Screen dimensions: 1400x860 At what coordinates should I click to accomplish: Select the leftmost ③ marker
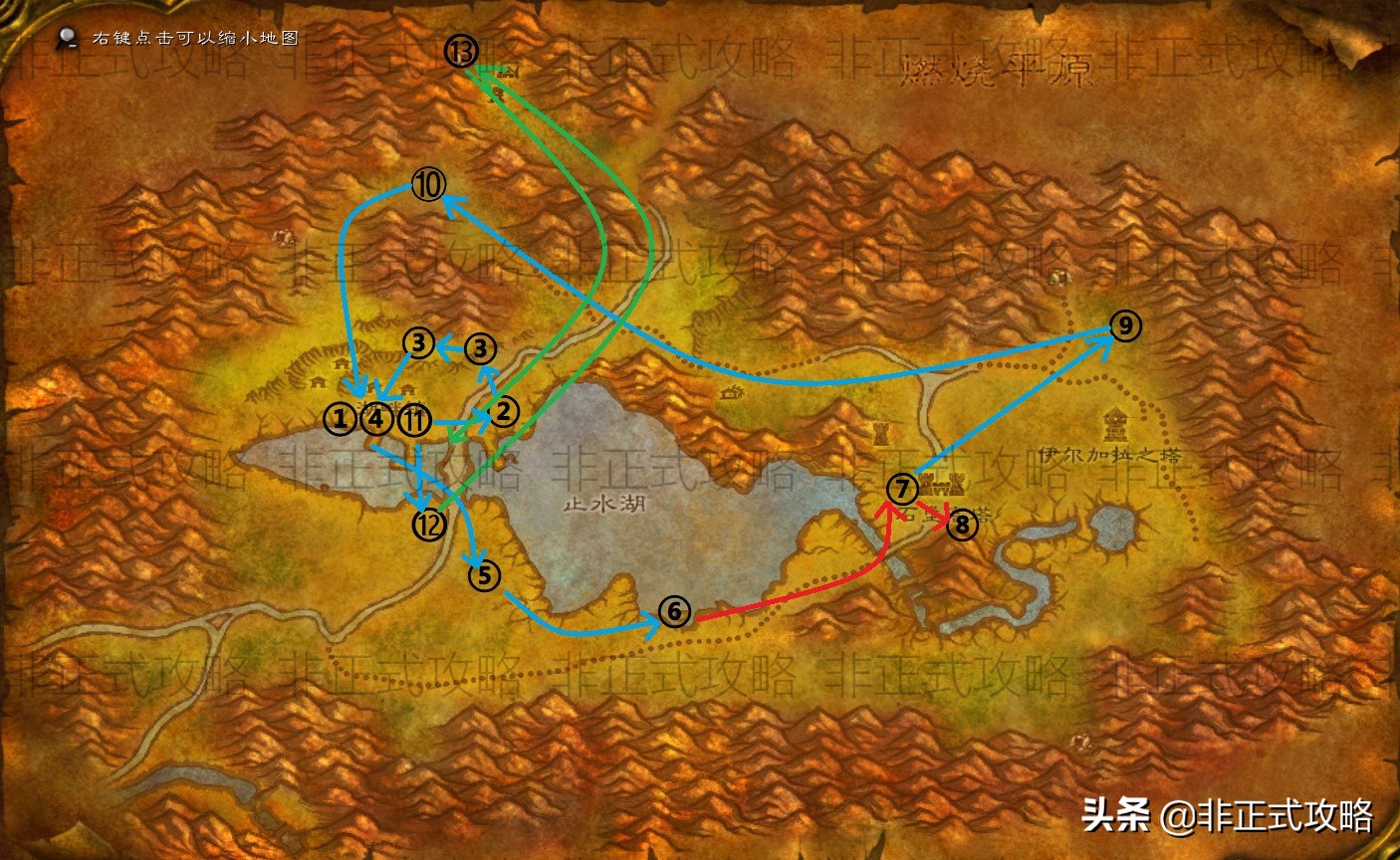(418, 344)
